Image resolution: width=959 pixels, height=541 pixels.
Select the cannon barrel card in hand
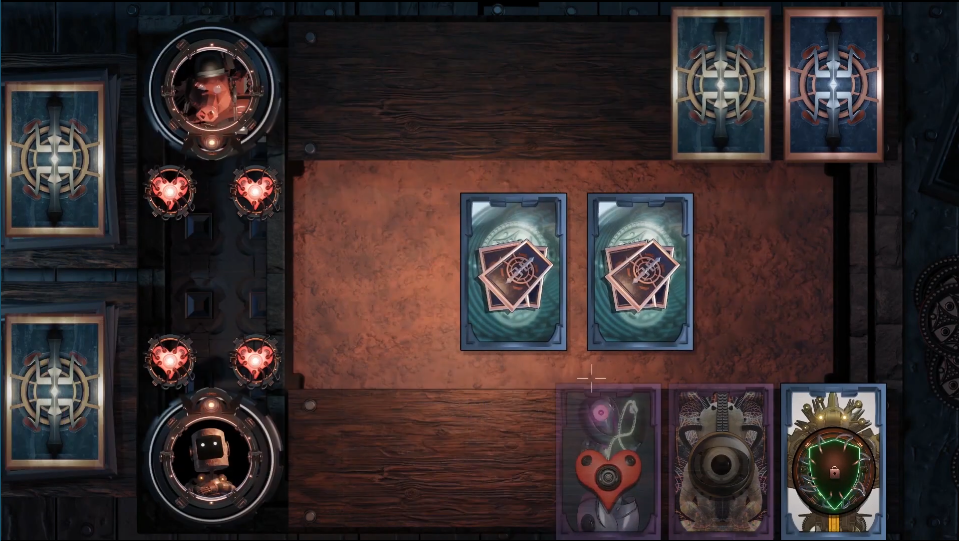(720, 461)
